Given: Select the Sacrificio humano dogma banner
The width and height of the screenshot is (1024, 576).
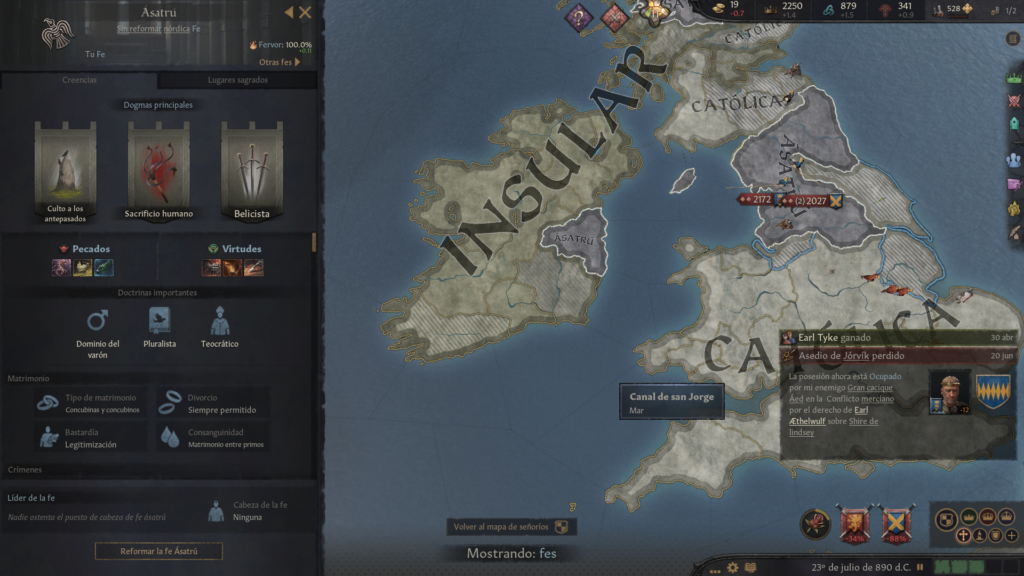Looking at the screenshot, I should pyautogui.click(x=158, y=168).
